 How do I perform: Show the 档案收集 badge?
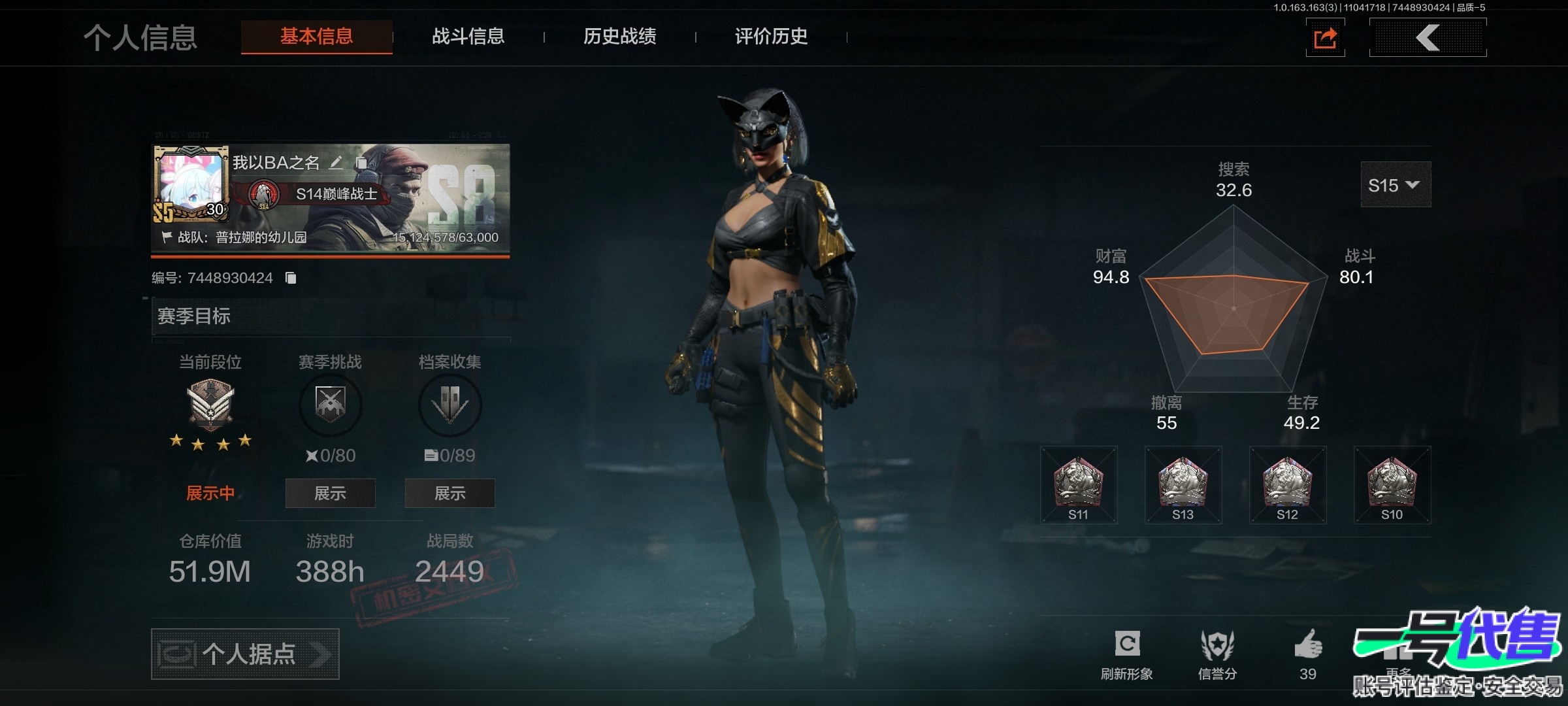[x=449, y=493]
